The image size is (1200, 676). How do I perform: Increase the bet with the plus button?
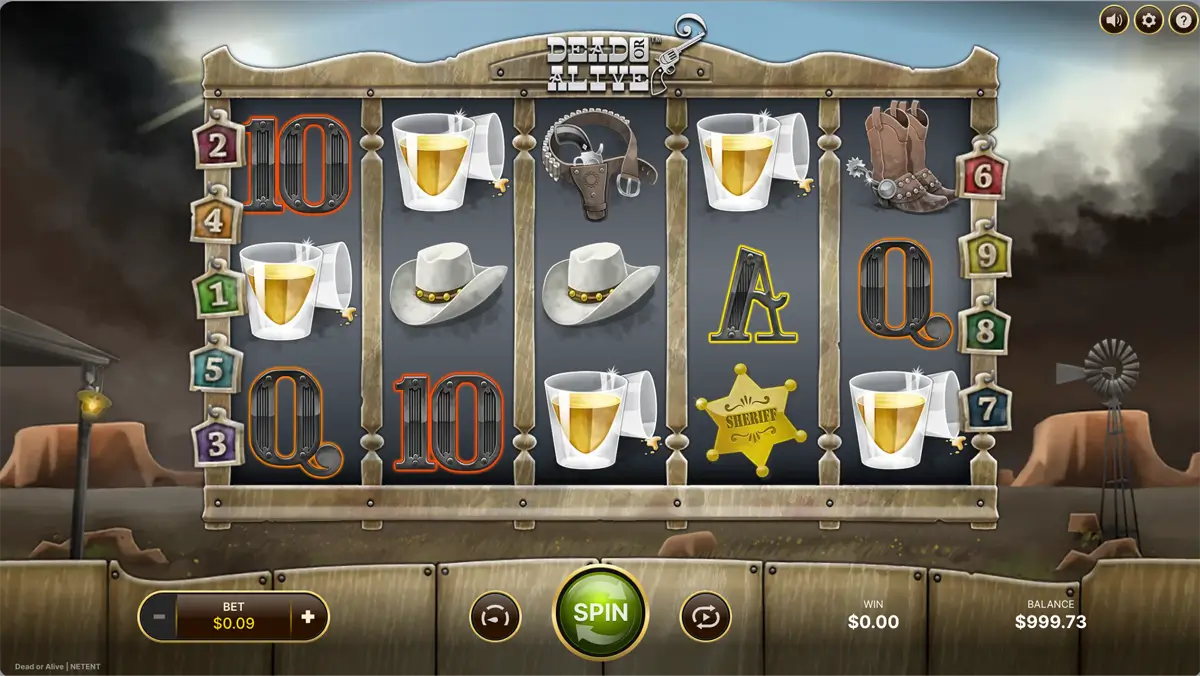point(308,616)
